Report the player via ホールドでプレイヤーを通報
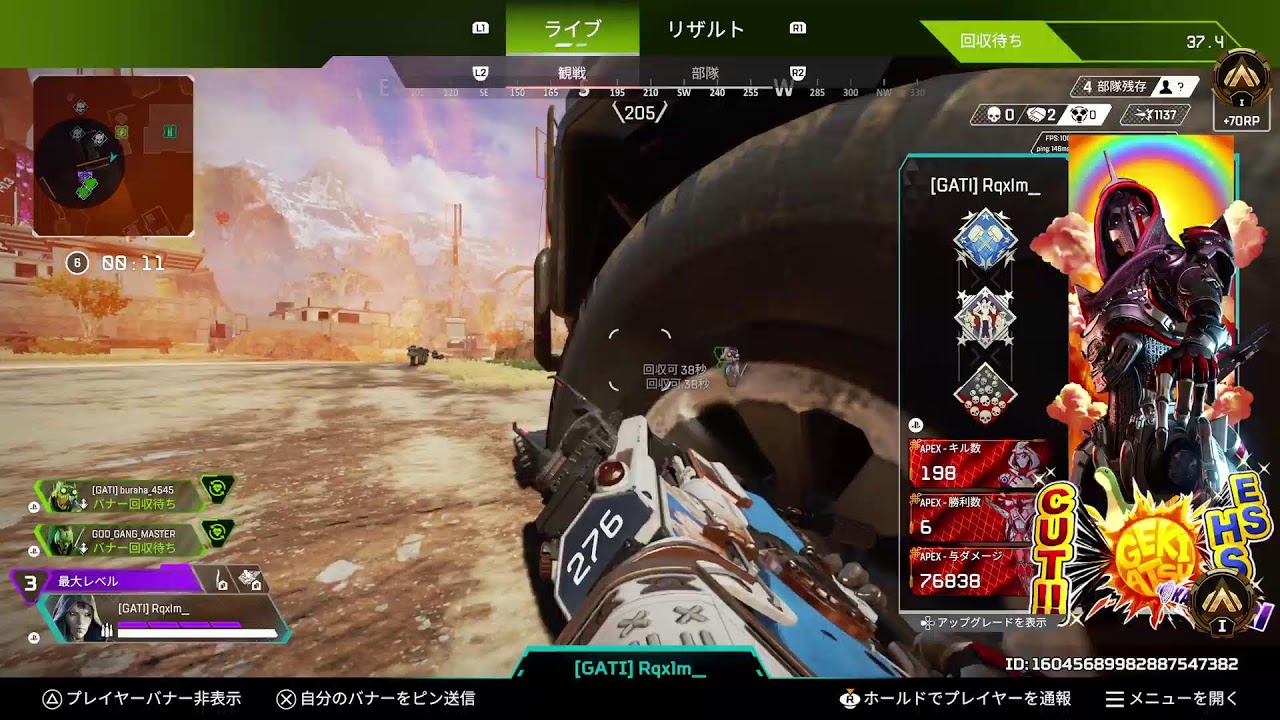1280x720 pixels. point(955,699)
